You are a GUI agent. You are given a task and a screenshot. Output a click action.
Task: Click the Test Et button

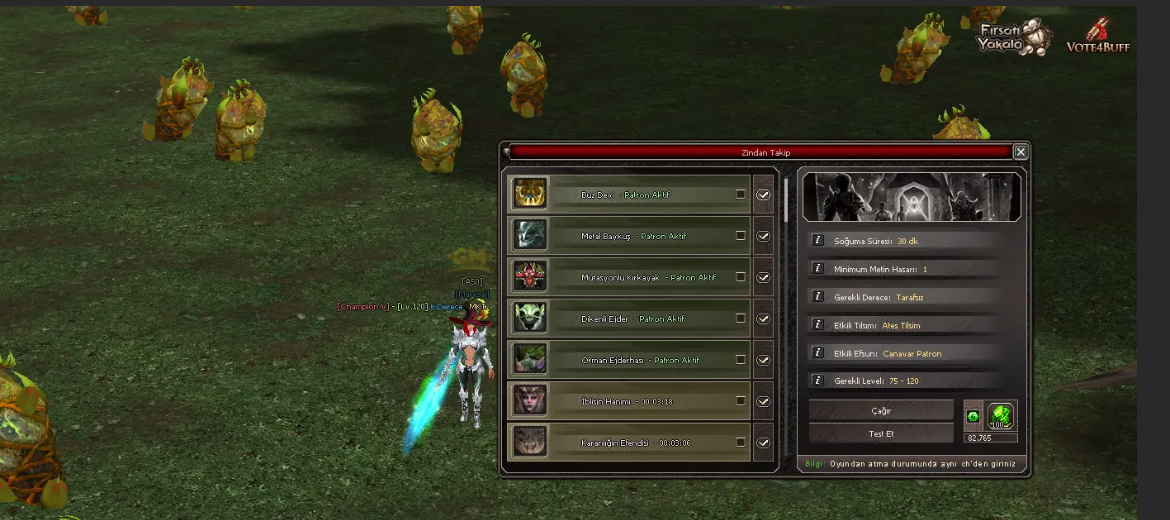(x=881, y=433)
